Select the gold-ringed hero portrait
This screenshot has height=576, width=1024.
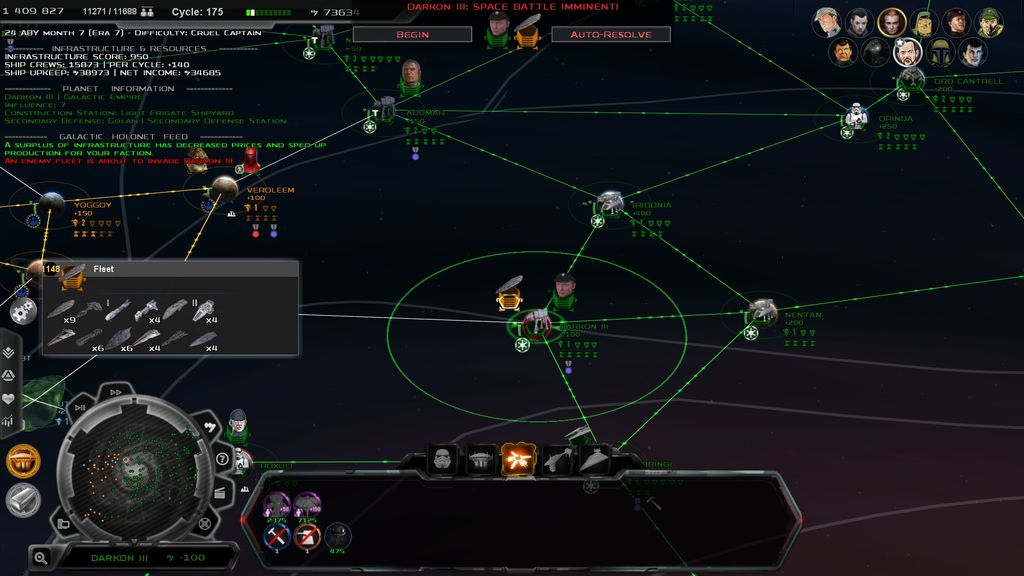pyautogui.click(x=891, y=21)
